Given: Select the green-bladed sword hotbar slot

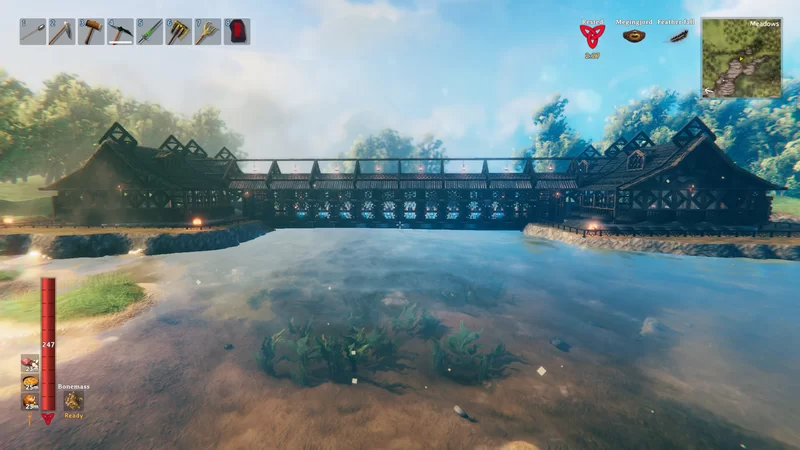Looking at the screenshot, I should tap(149, 31).
